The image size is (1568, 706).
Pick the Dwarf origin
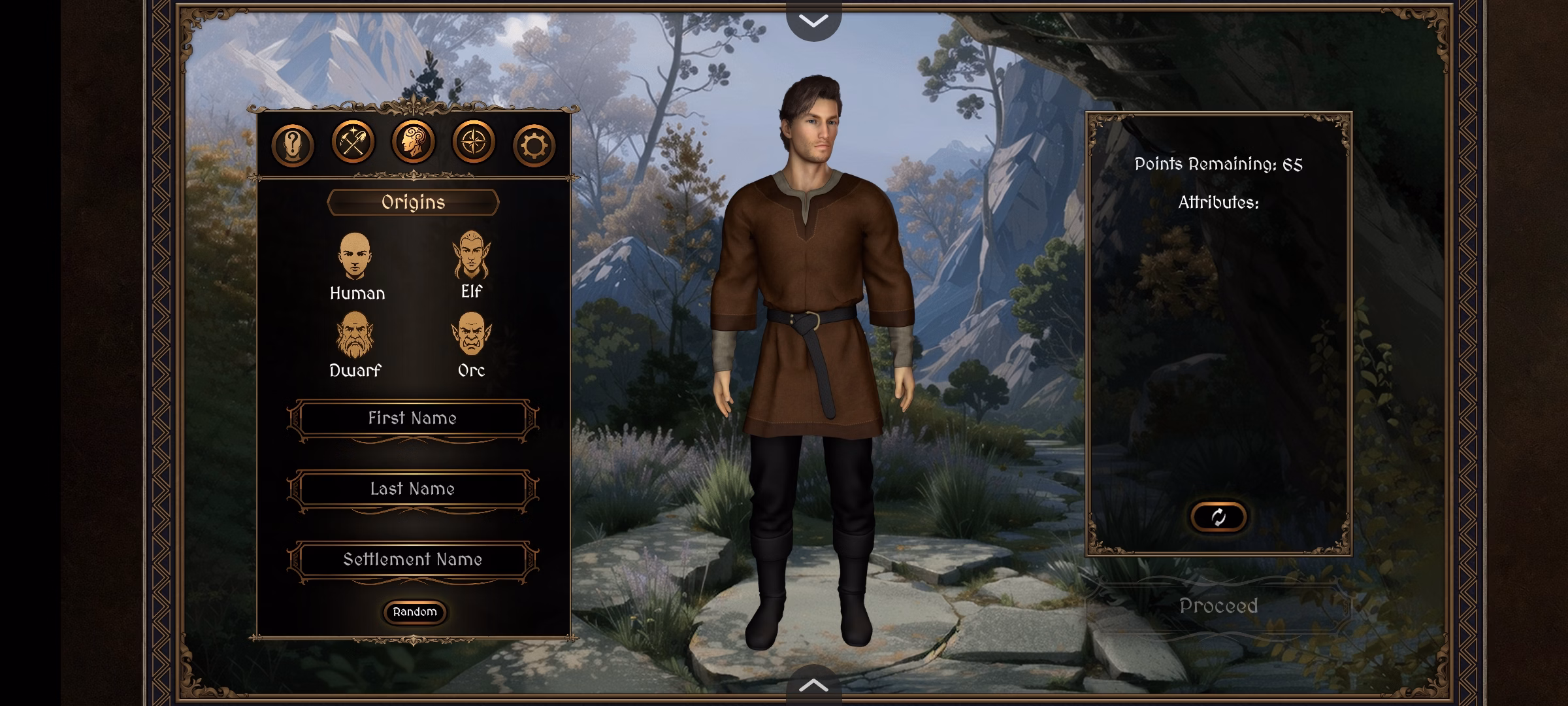355,345
